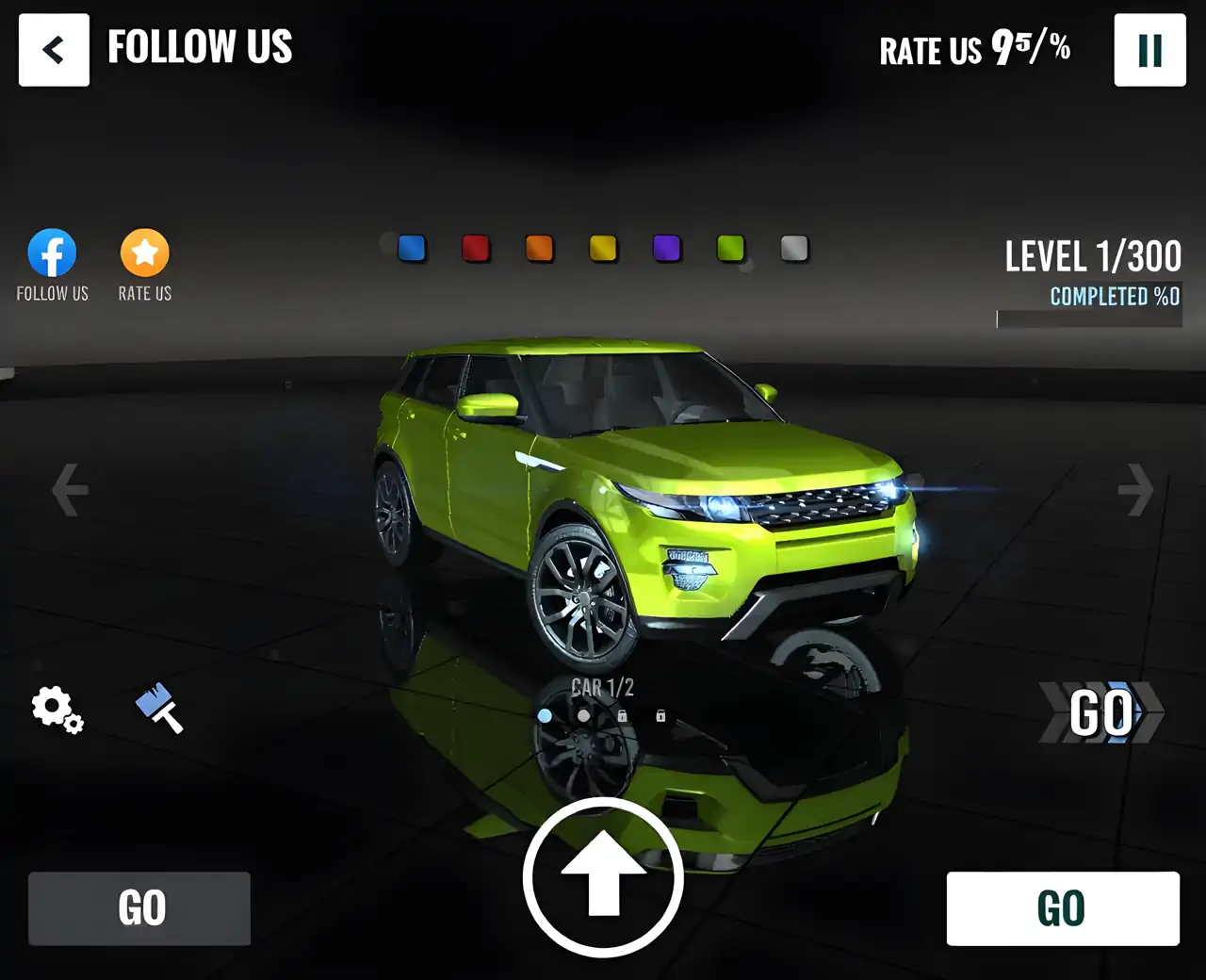Viewport: 1206px width, 980px height.
Task: Select the silver gray paint color
Action: (x=794, y=248)
